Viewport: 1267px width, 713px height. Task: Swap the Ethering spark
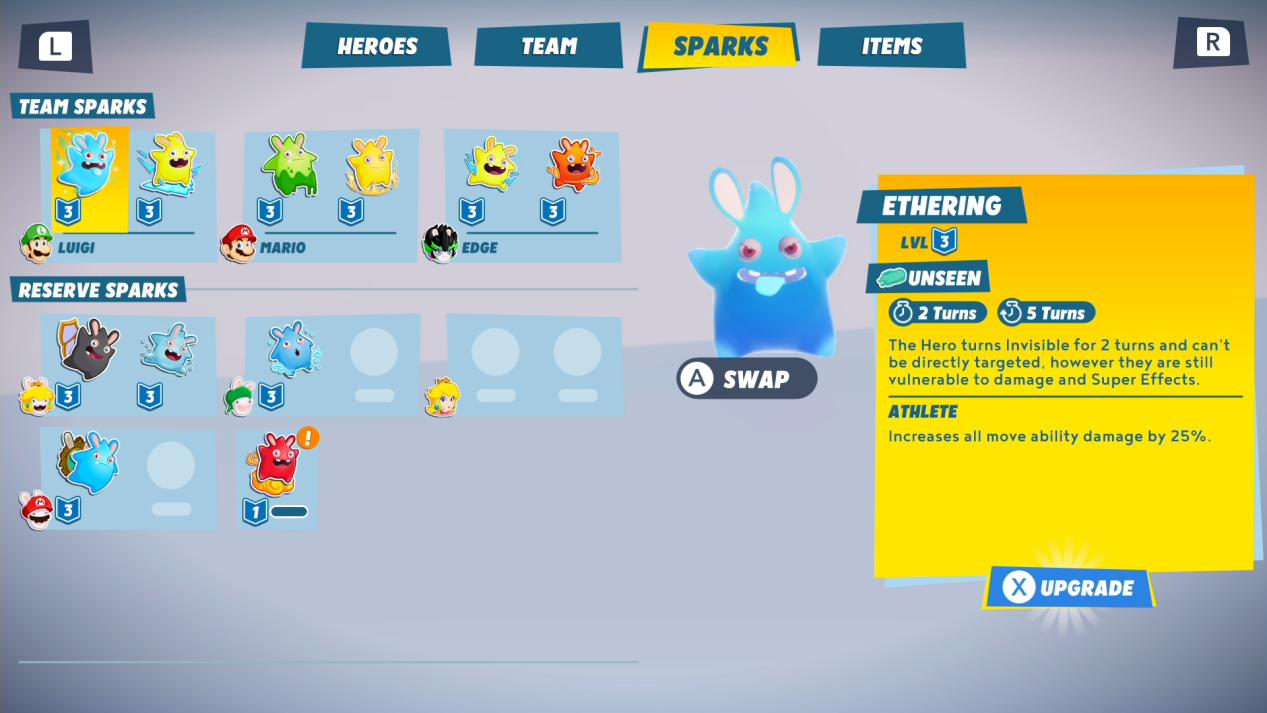point(746,379)
